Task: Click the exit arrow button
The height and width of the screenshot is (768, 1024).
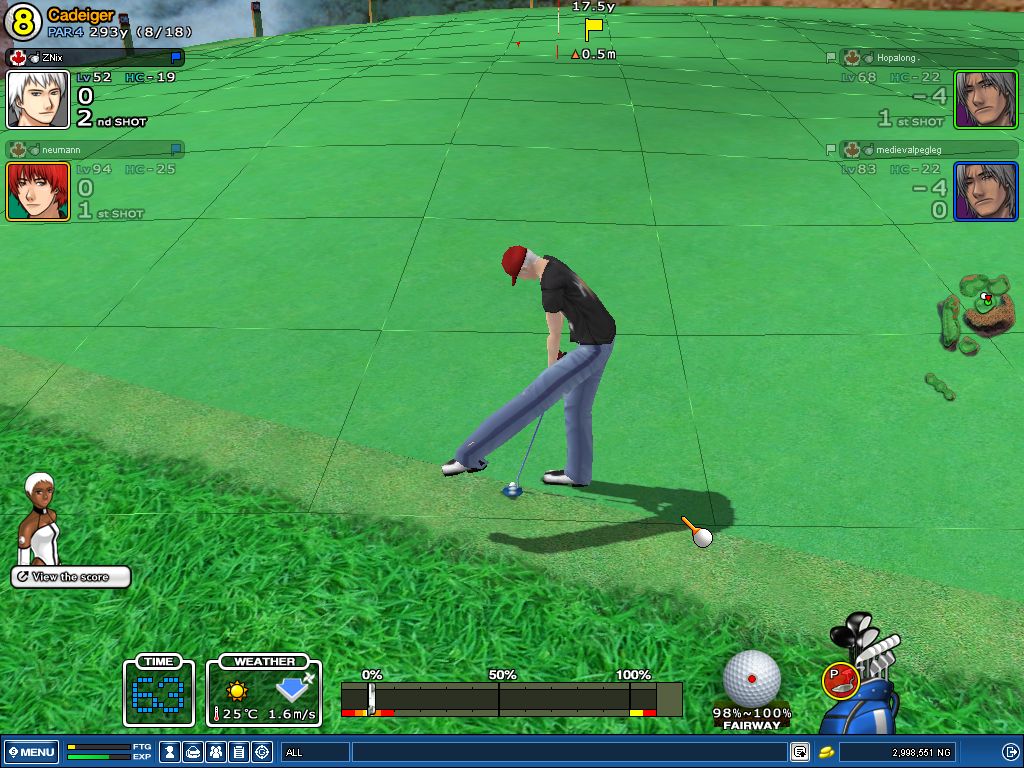Action: coord(1010,751)
